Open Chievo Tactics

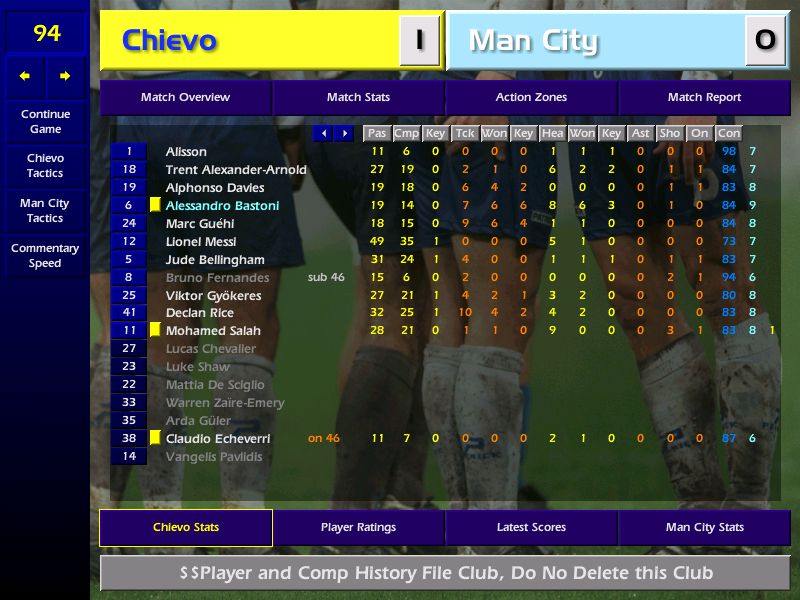pos(45,165)
